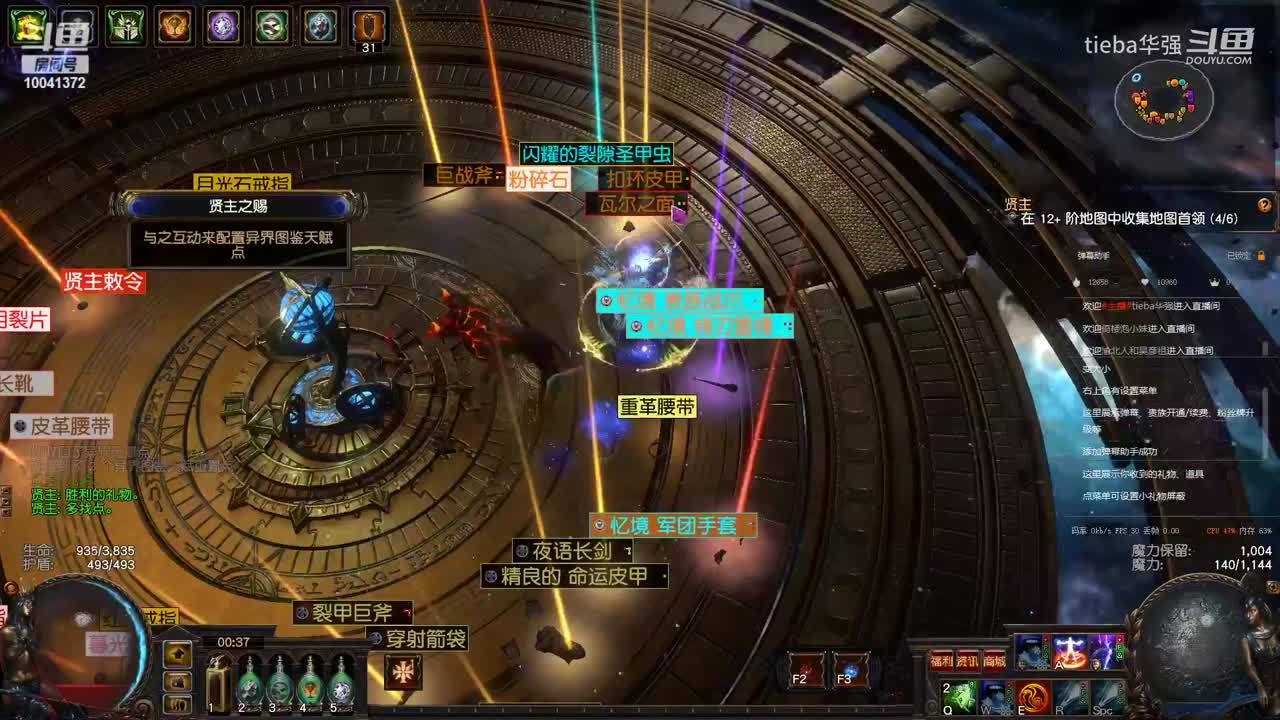Click the red cross icon beside flasks
The image size is (1280, 720).
pos(403,671)
